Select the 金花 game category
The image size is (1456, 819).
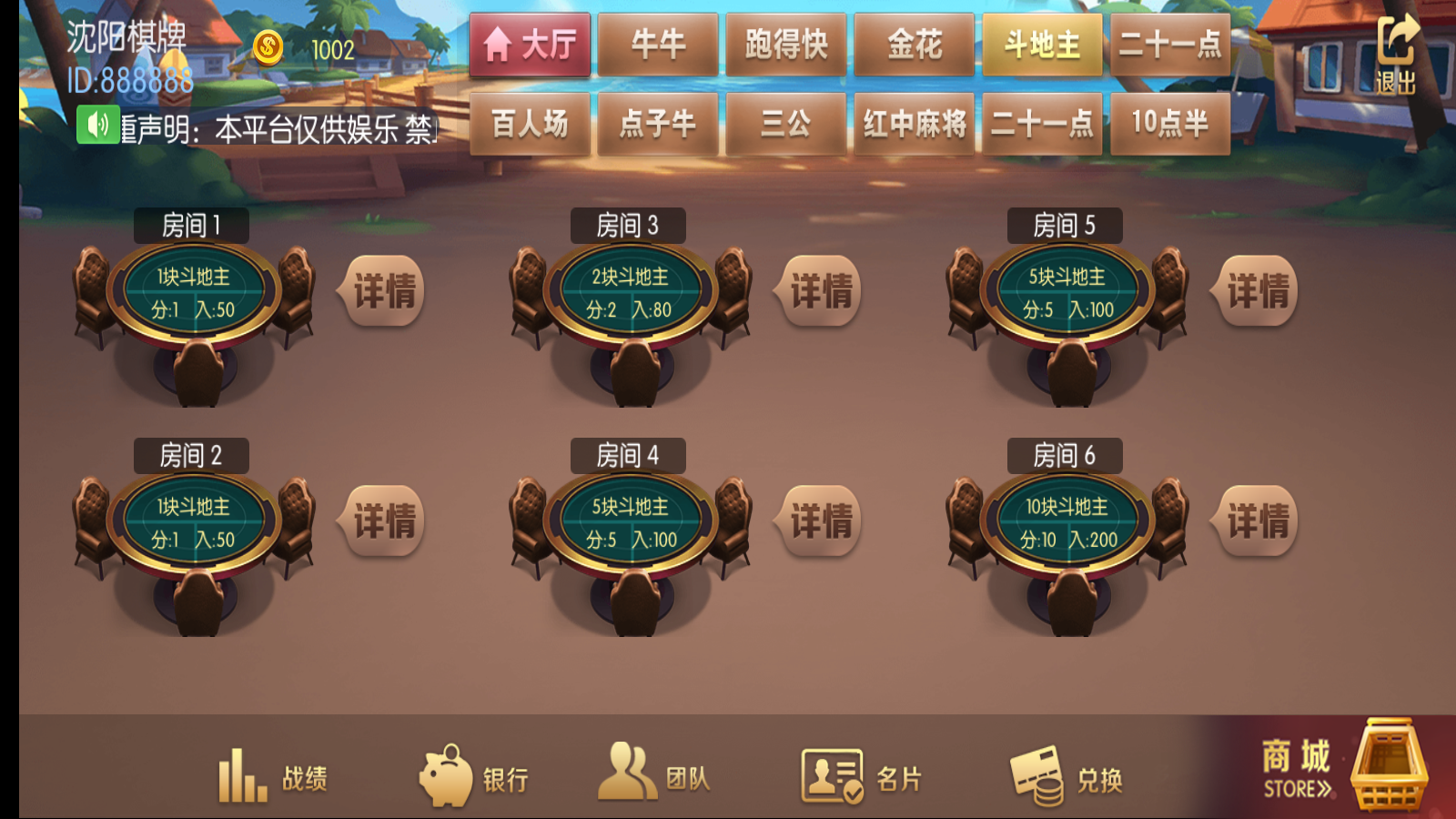click(914, 44)
